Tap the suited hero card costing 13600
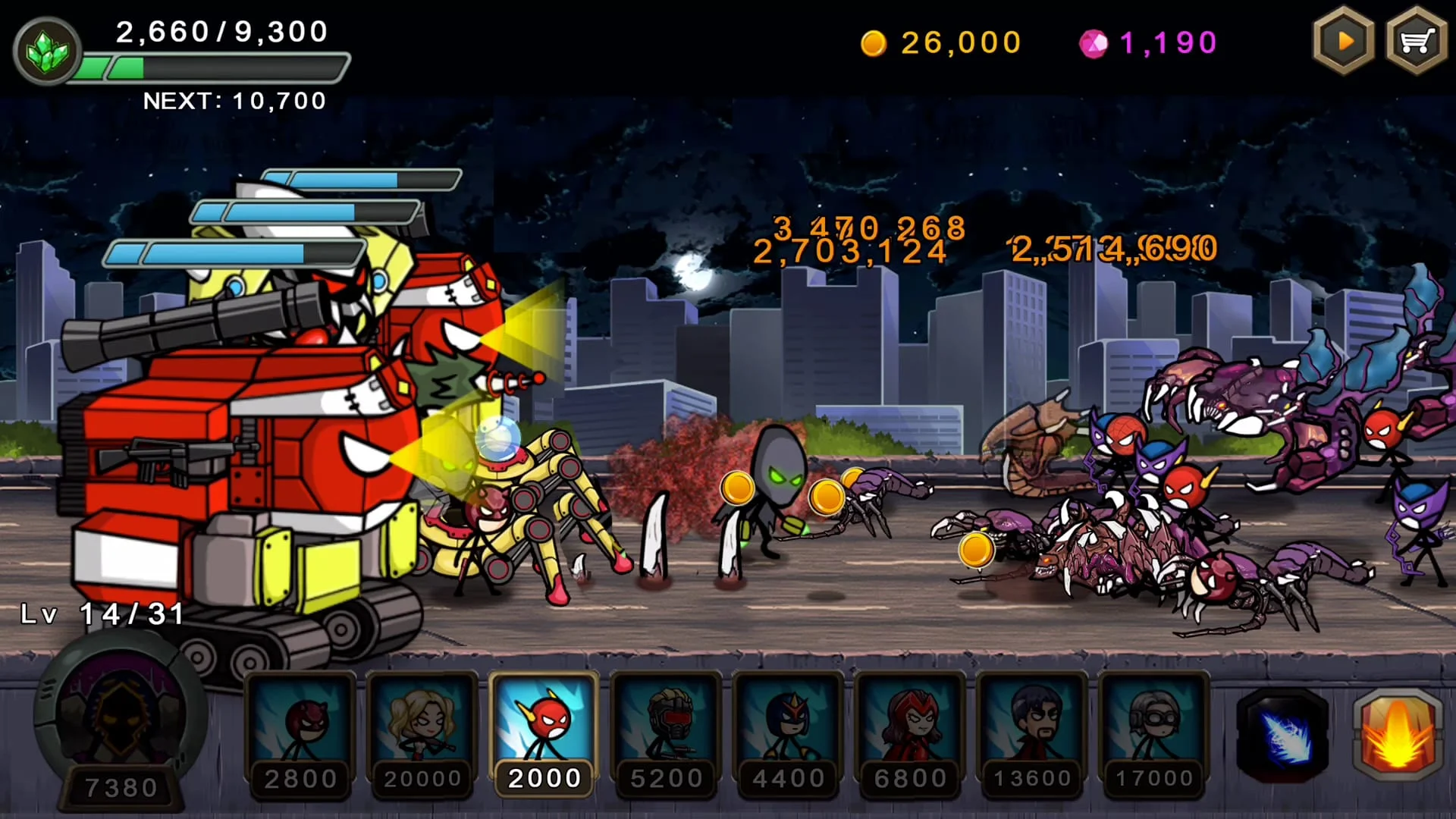 click(1030, 728)
